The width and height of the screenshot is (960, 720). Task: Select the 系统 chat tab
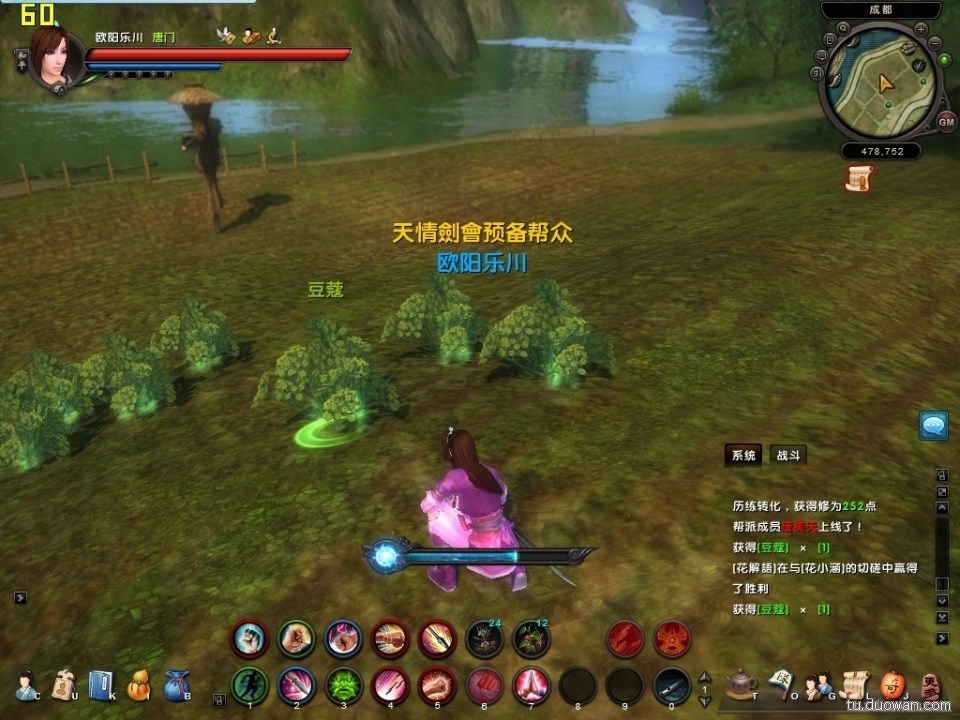click(x=743, y=455)
